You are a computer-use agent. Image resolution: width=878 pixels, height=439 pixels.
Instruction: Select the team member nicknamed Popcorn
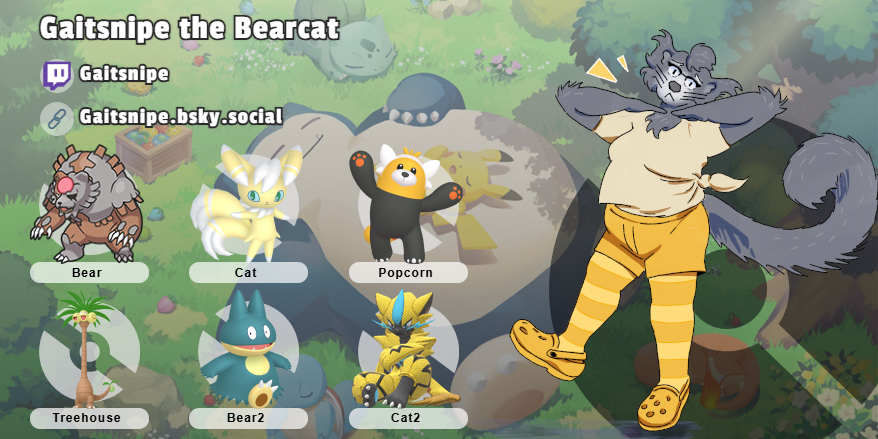click(405, 207)
